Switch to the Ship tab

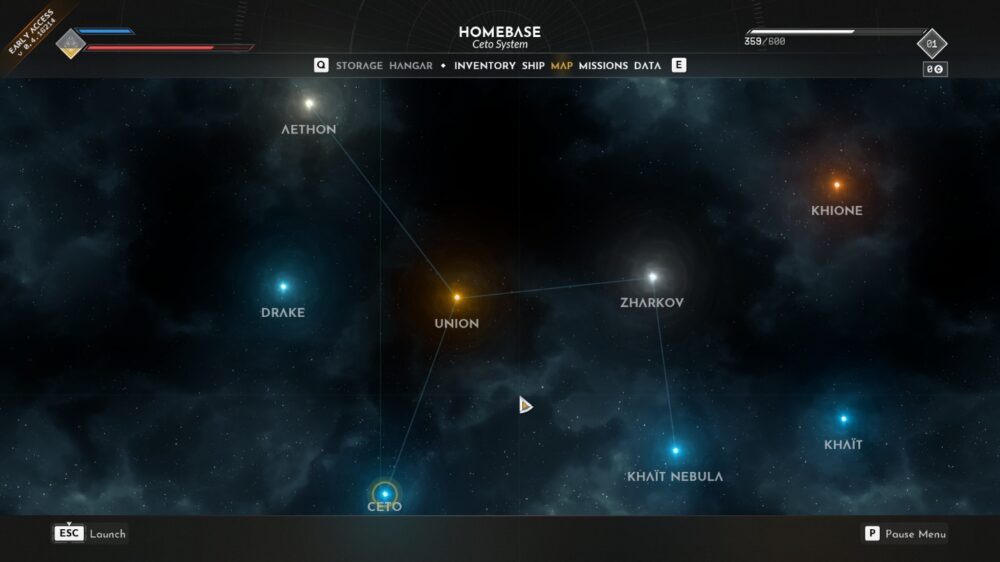tap(533, 66)
